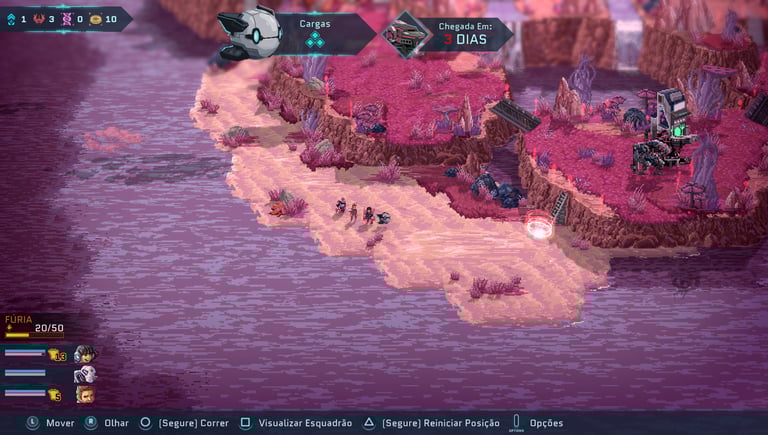The height and width of the screenshot is (435, 768).
Task: Select the dark-haired squad member portrait
Action: click(84, 354)
